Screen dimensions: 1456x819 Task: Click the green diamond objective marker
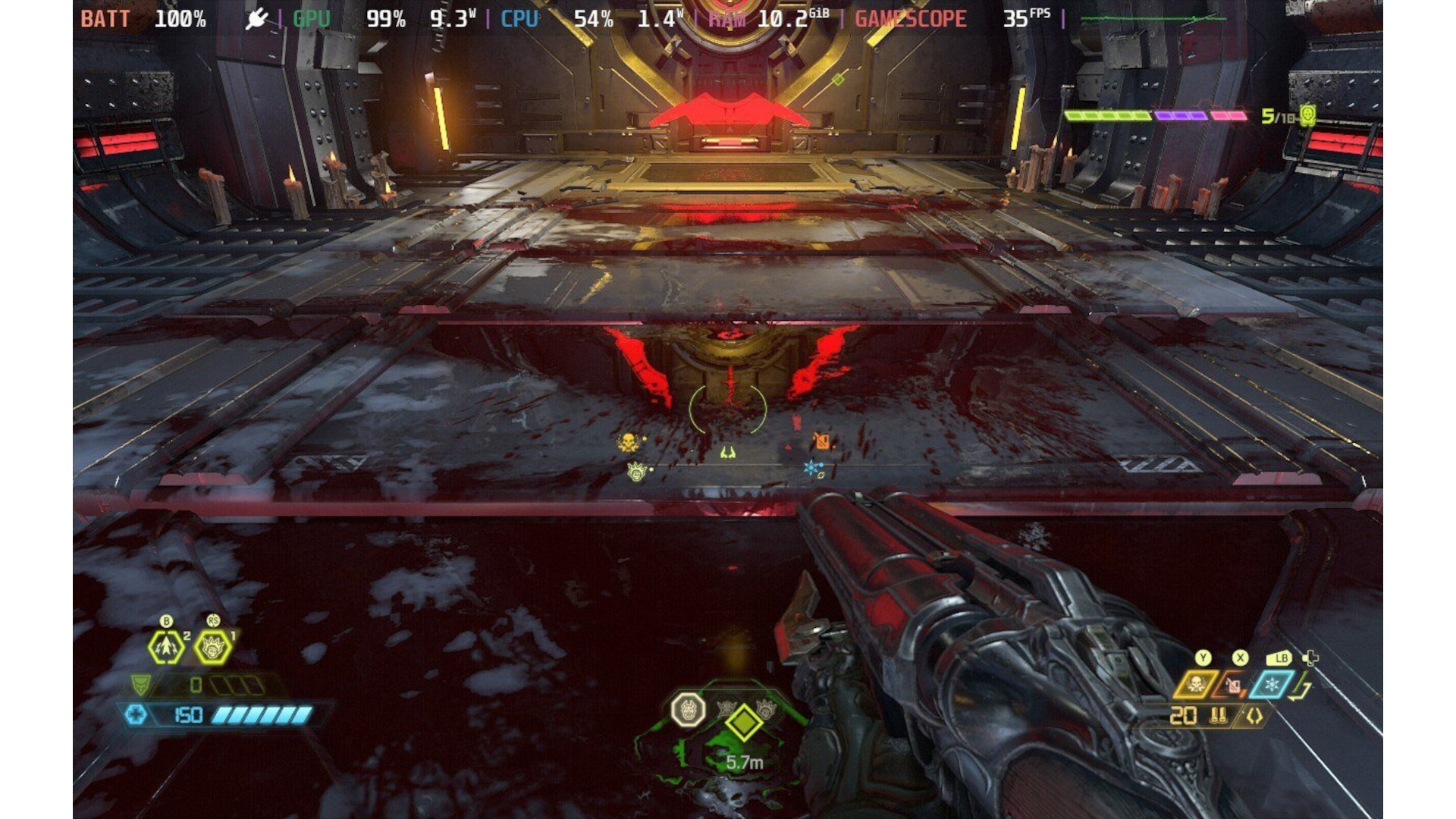click(743, 723)
